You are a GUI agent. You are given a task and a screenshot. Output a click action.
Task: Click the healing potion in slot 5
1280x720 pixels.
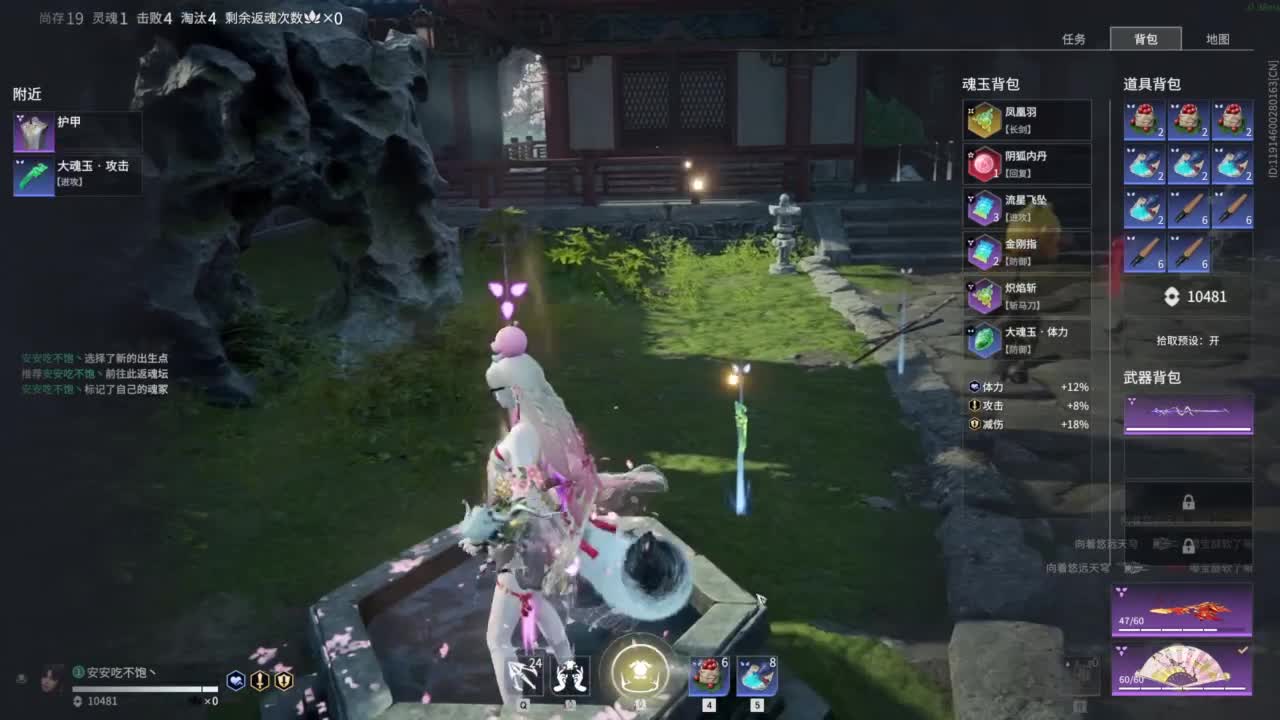coord(756,674)
